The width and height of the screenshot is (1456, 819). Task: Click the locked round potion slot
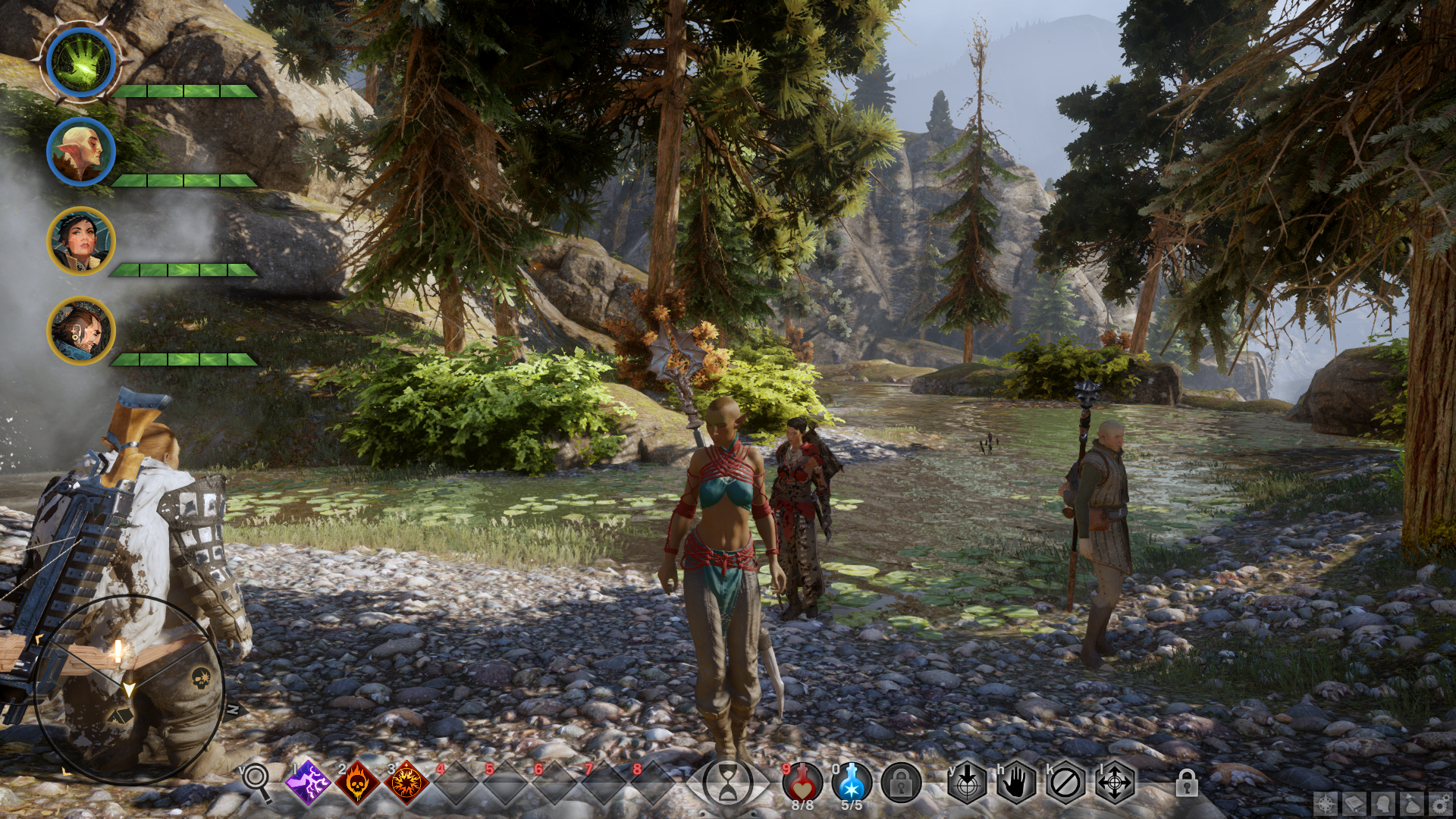tap(901, 782)
